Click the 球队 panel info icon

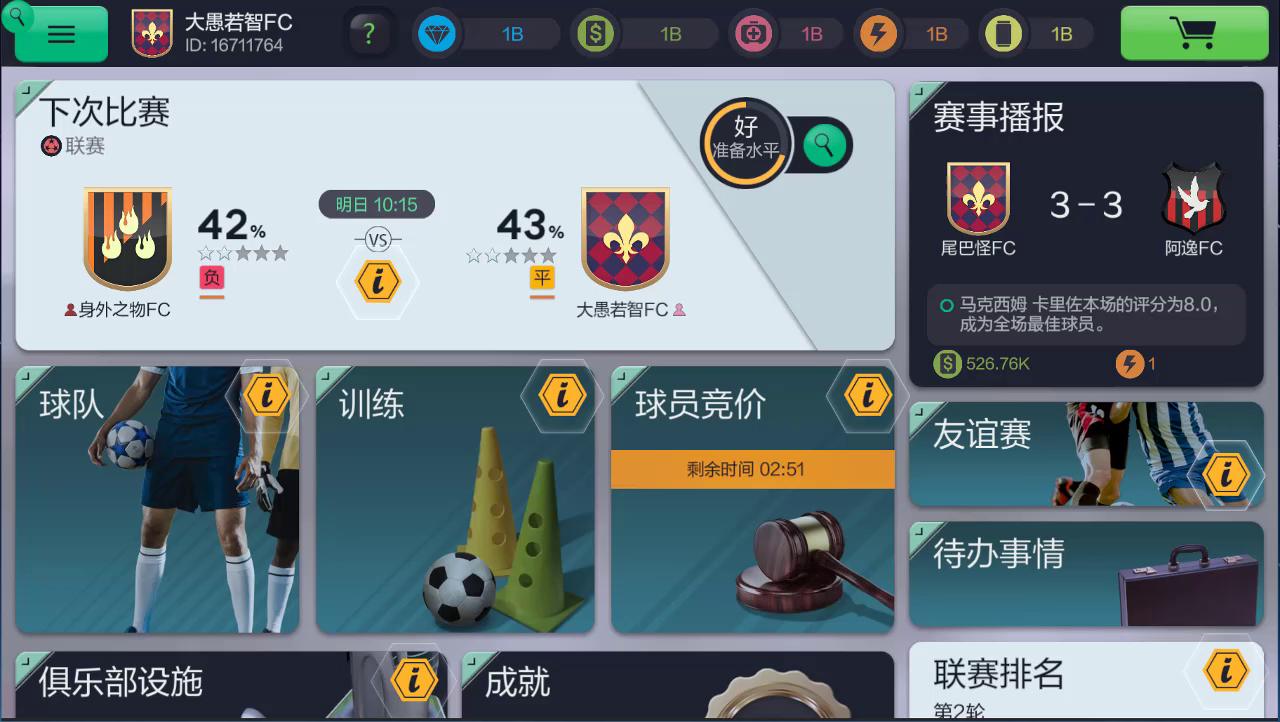(265, 394)
